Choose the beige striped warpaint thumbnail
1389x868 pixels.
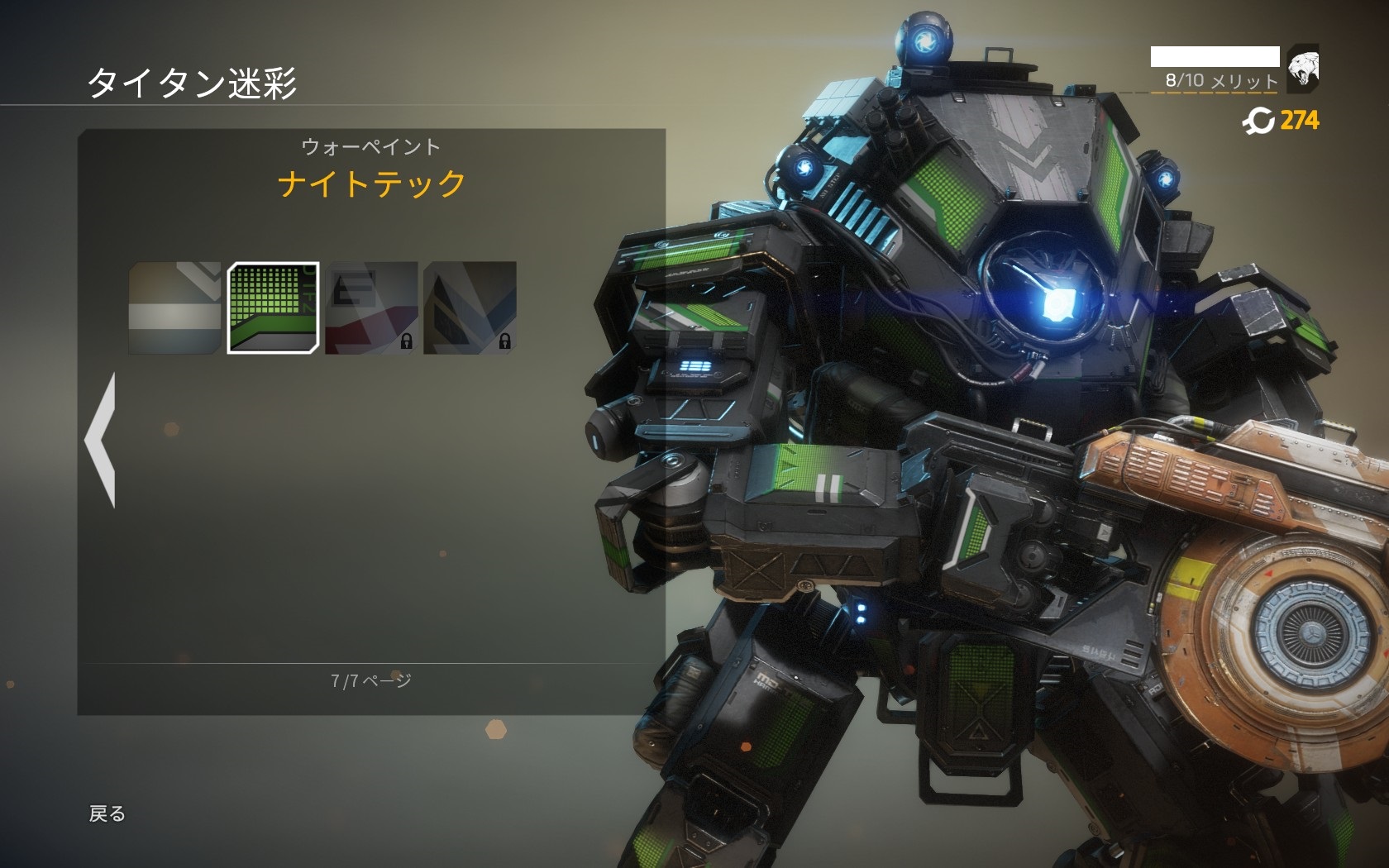tap(175, 308)
